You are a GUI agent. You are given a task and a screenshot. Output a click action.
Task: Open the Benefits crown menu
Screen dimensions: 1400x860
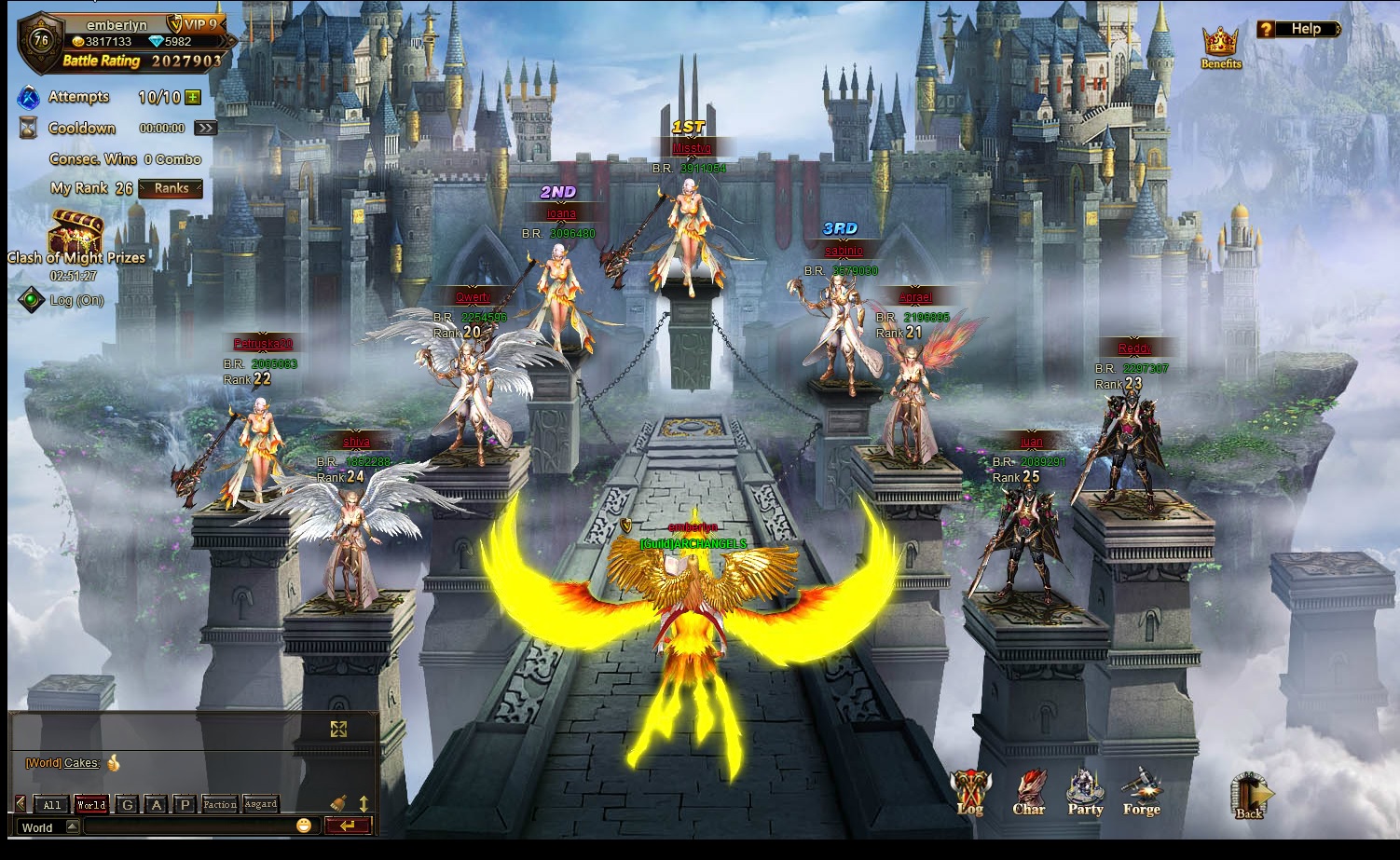click(x=1220, y=47)
